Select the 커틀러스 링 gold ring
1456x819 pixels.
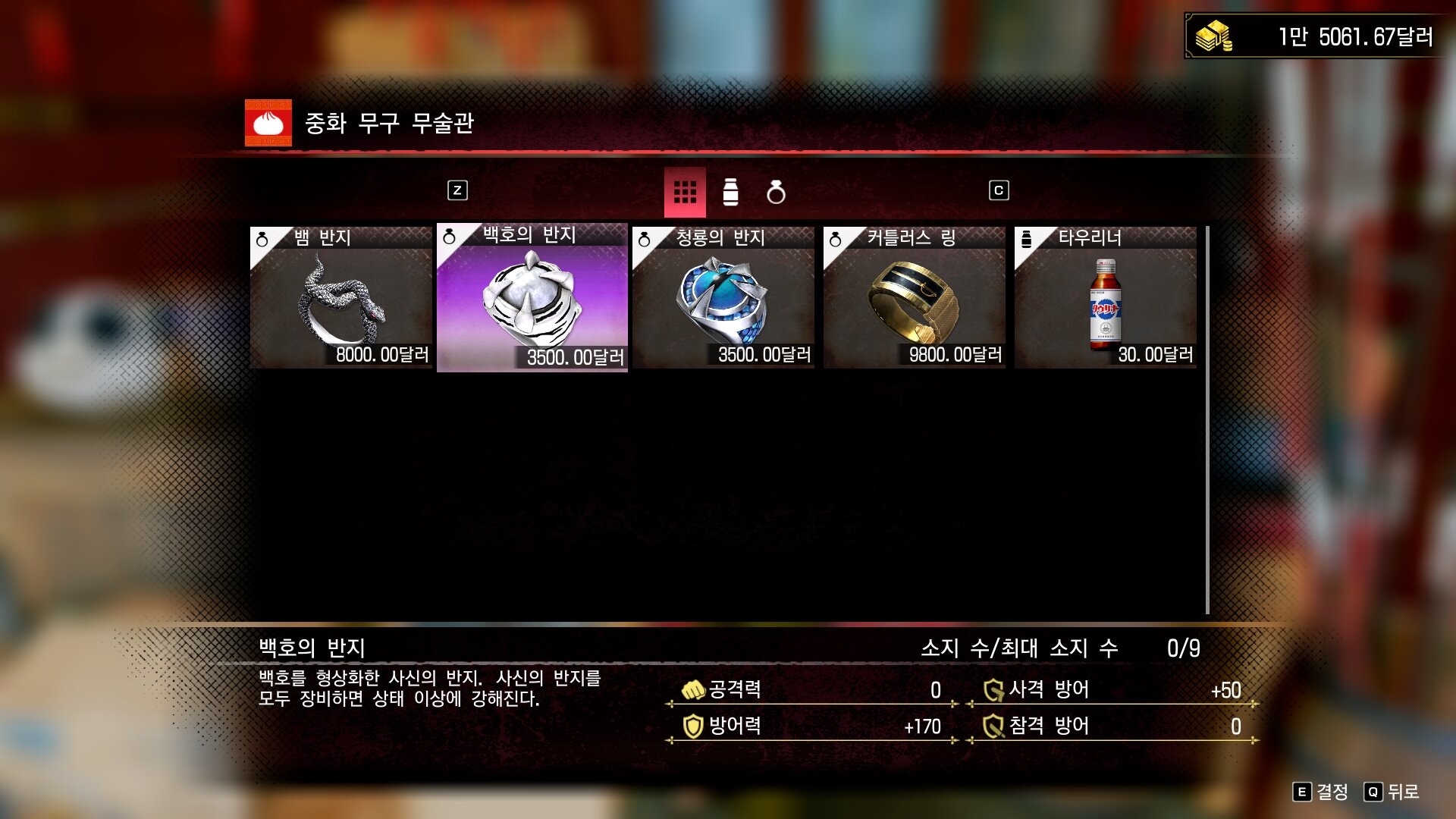915,297
